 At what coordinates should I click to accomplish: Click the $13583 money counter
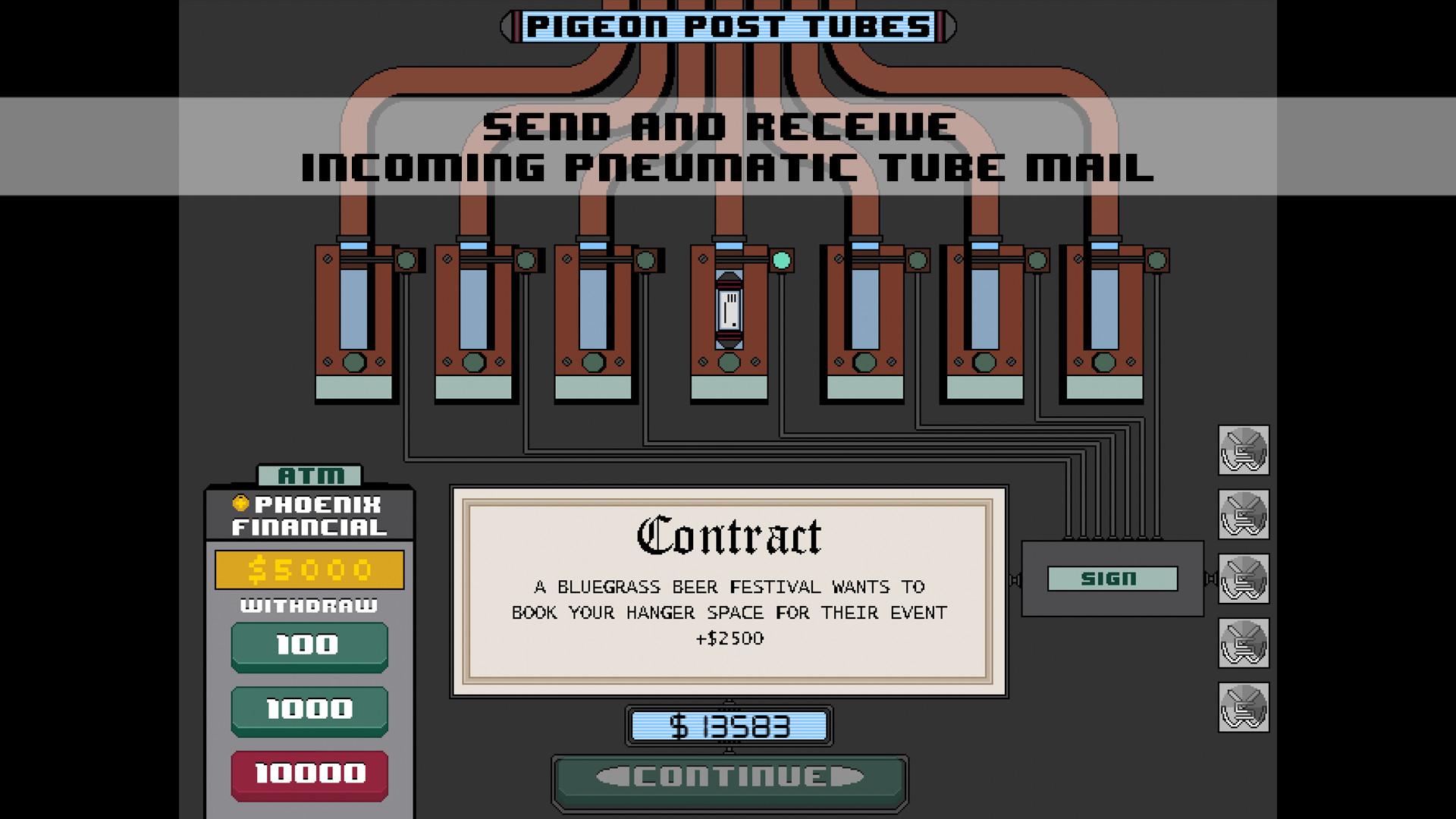click(730, 726)
